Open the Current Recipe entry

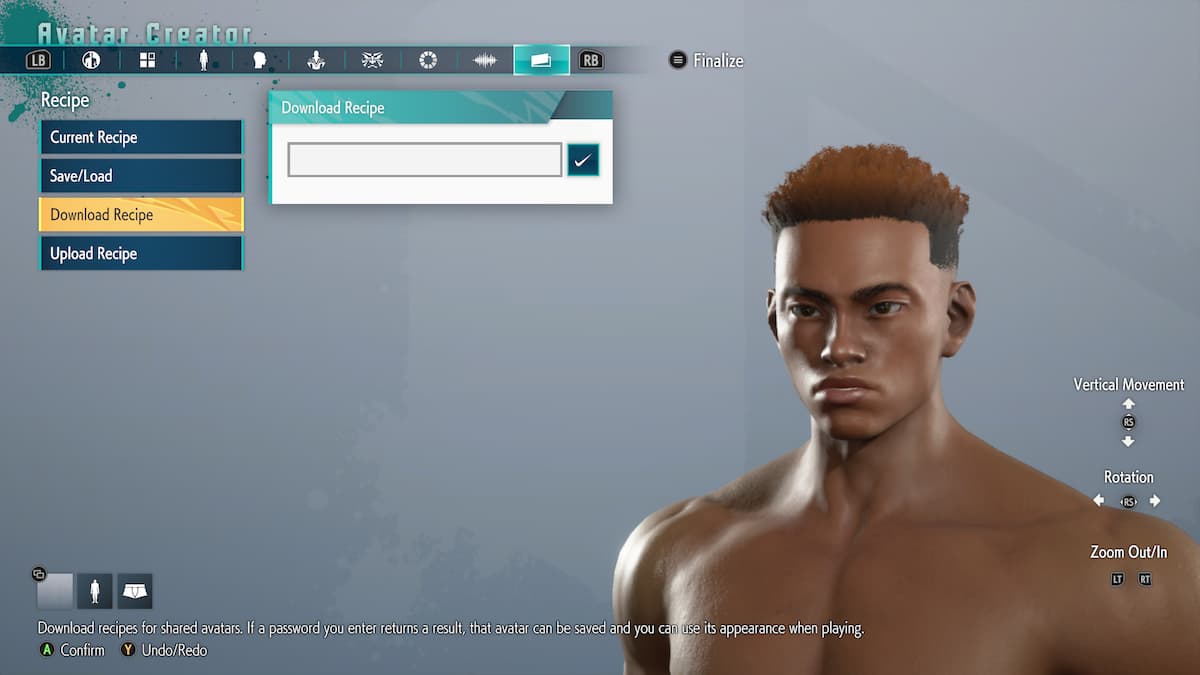pos(140,137)
